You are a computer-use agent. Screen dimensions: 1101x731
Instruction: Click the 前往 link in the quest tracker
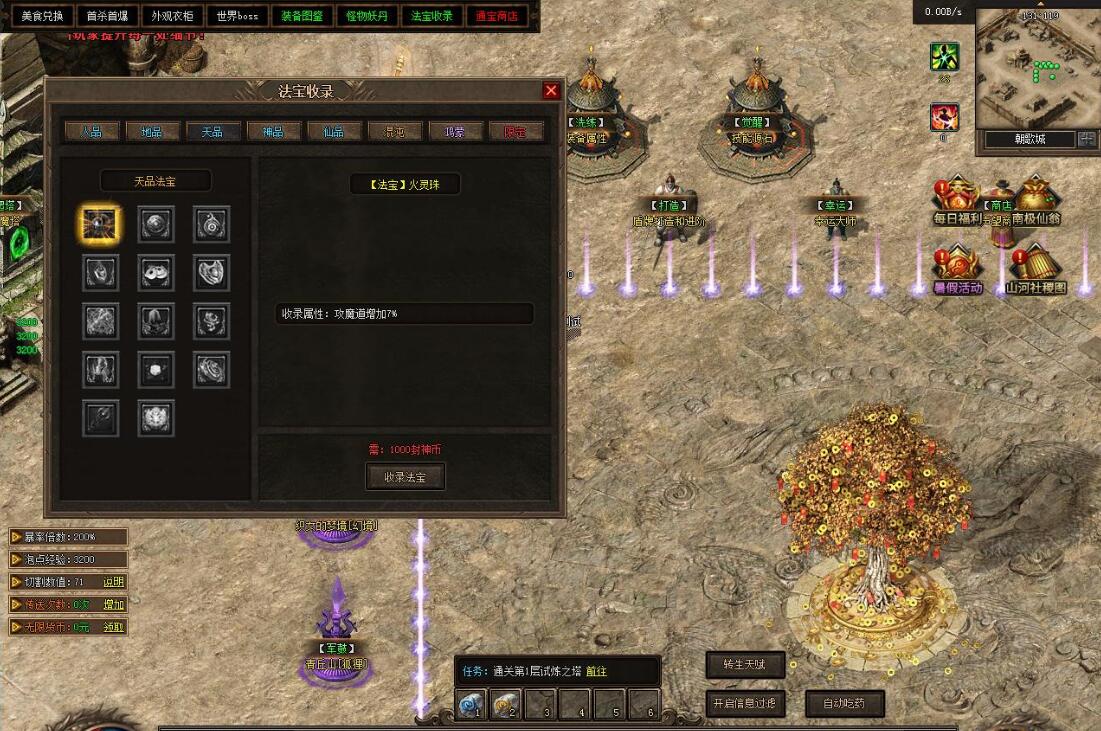point(596,672)
